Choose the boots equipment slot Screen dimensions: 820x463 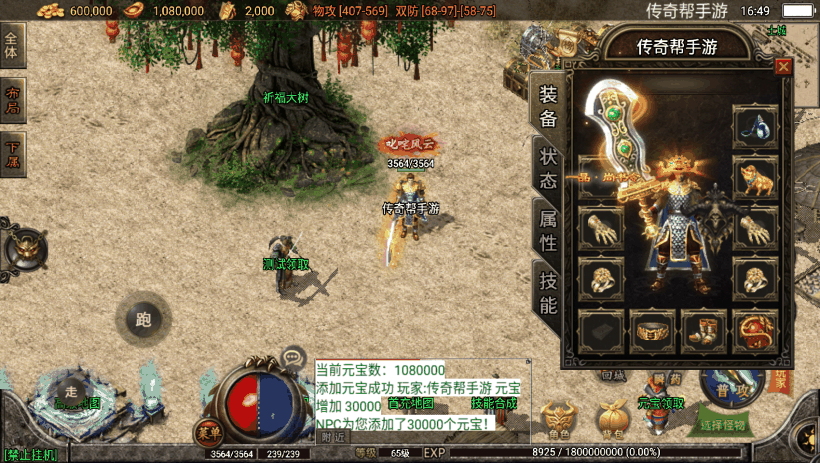tap(705, 328)
